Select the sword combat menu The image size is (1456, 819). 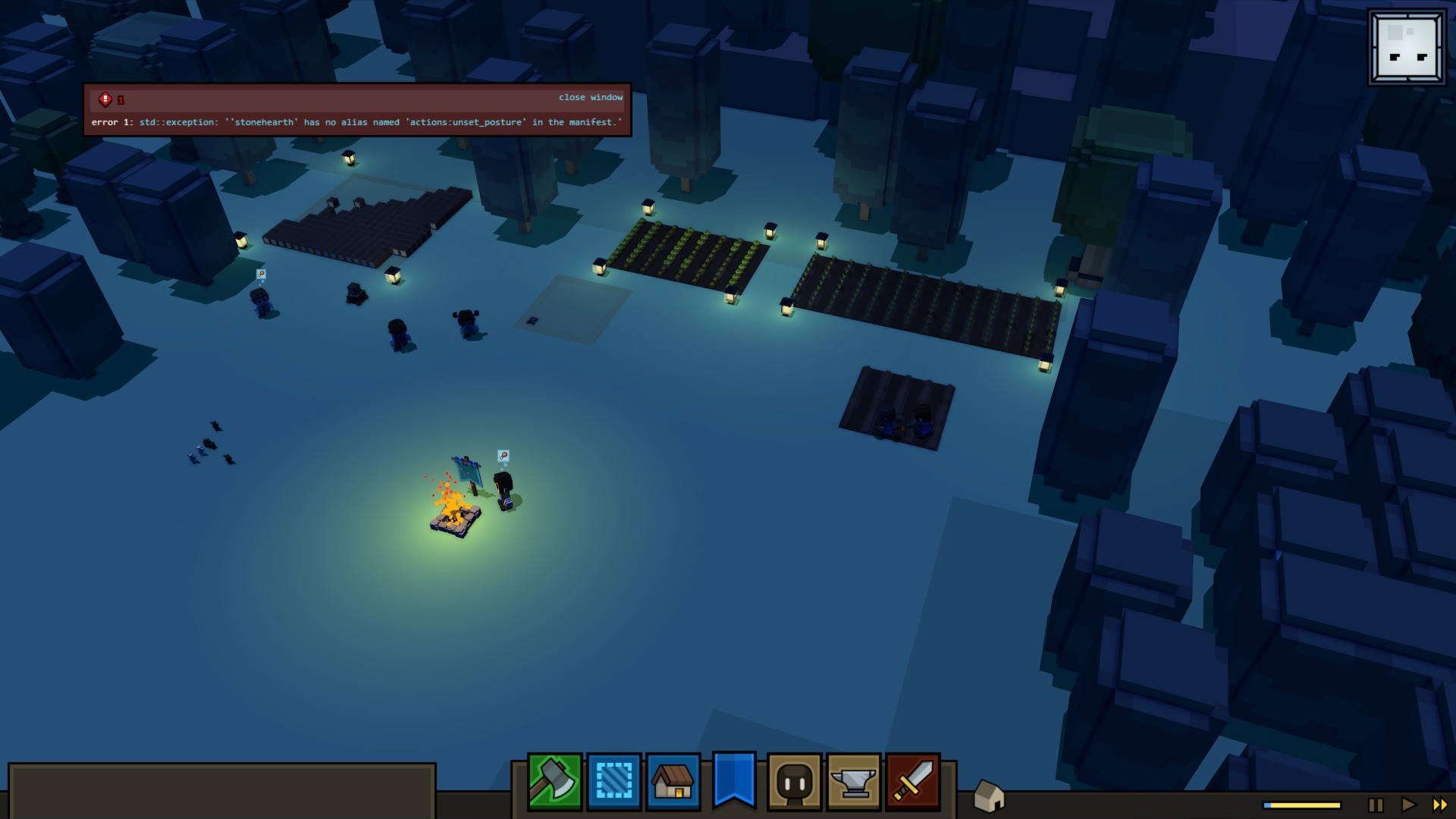click(x=913, y=781)
